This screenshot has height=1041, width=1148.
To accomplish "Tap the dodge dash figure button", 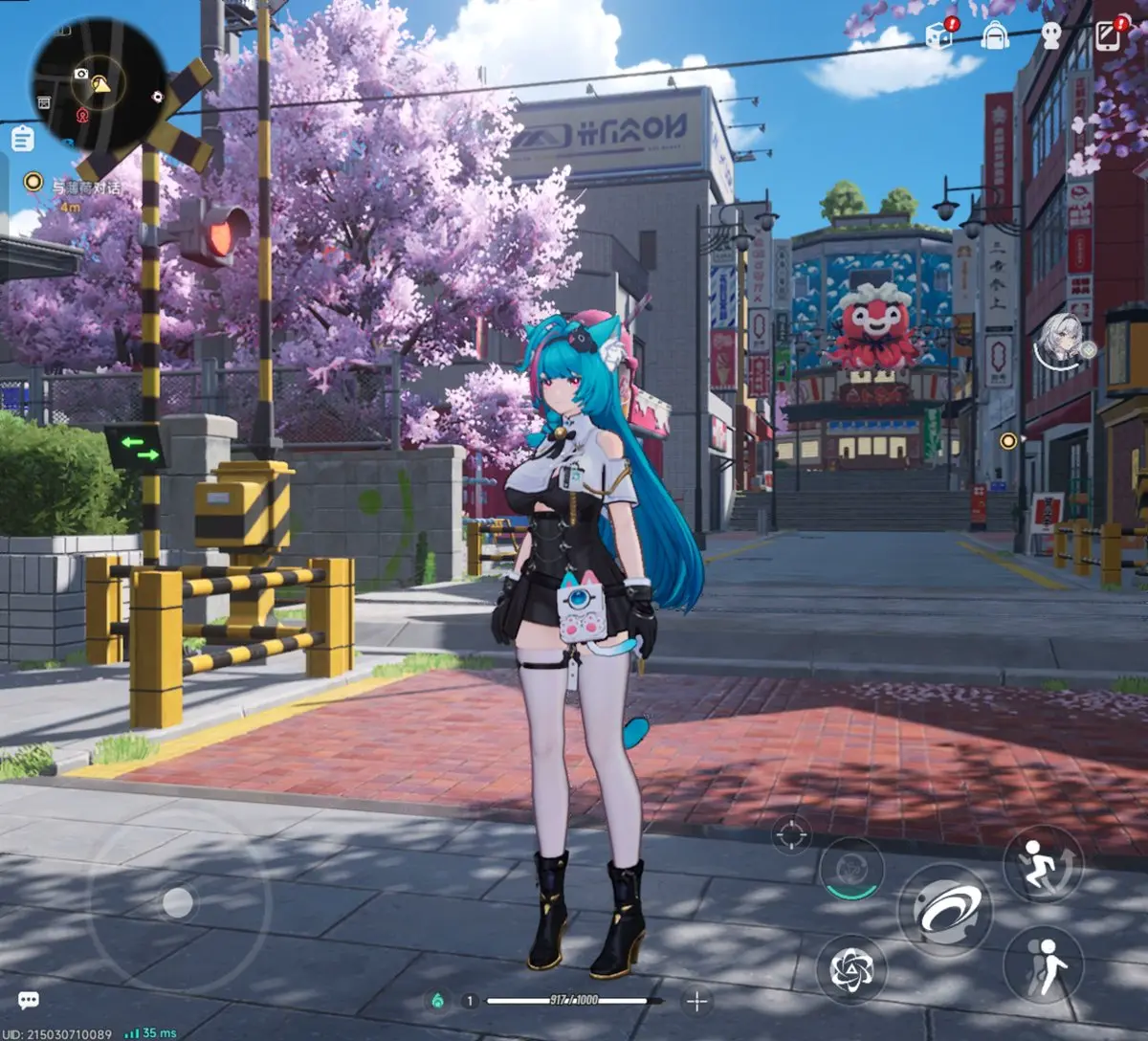I will pos(1043,963).
